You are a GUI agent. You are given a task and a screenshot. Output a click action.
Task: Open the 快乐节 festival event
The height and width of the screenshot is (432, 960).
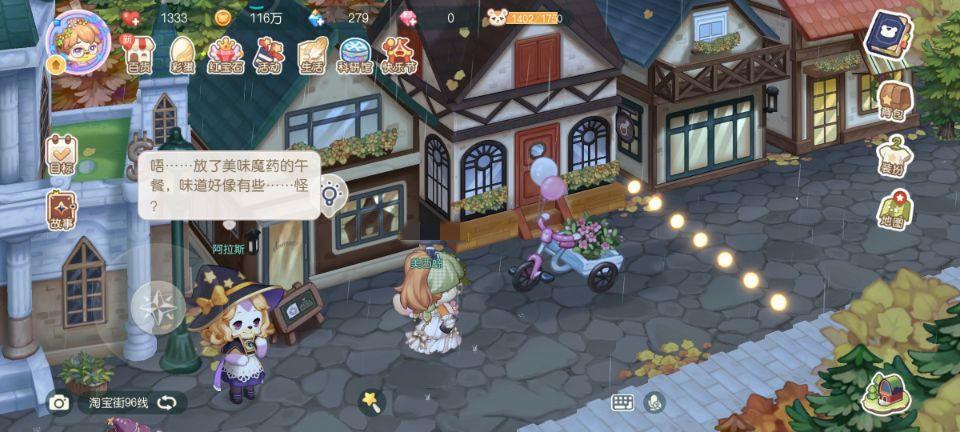coord(399,54)
